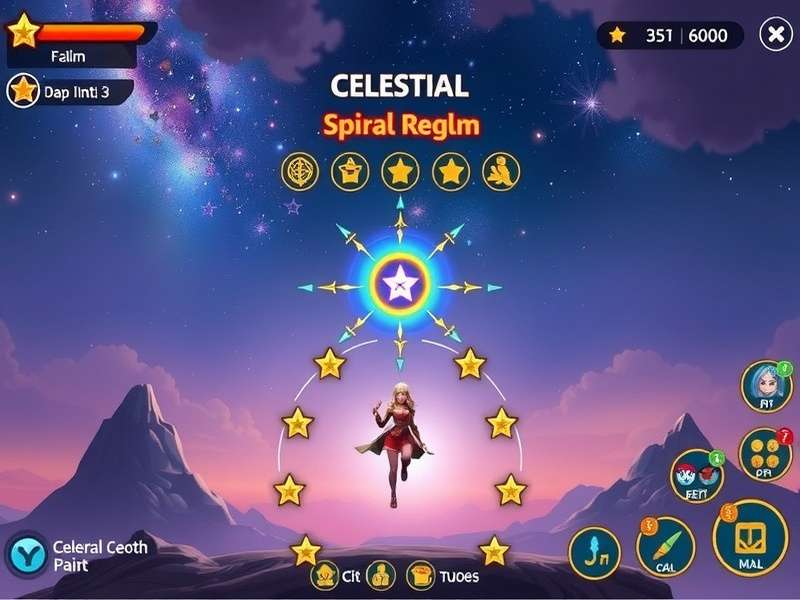Viewport: 800px width, 600px height.
Task: Open the Dap Iinti 3 star badge
Action: click(23, 91)
